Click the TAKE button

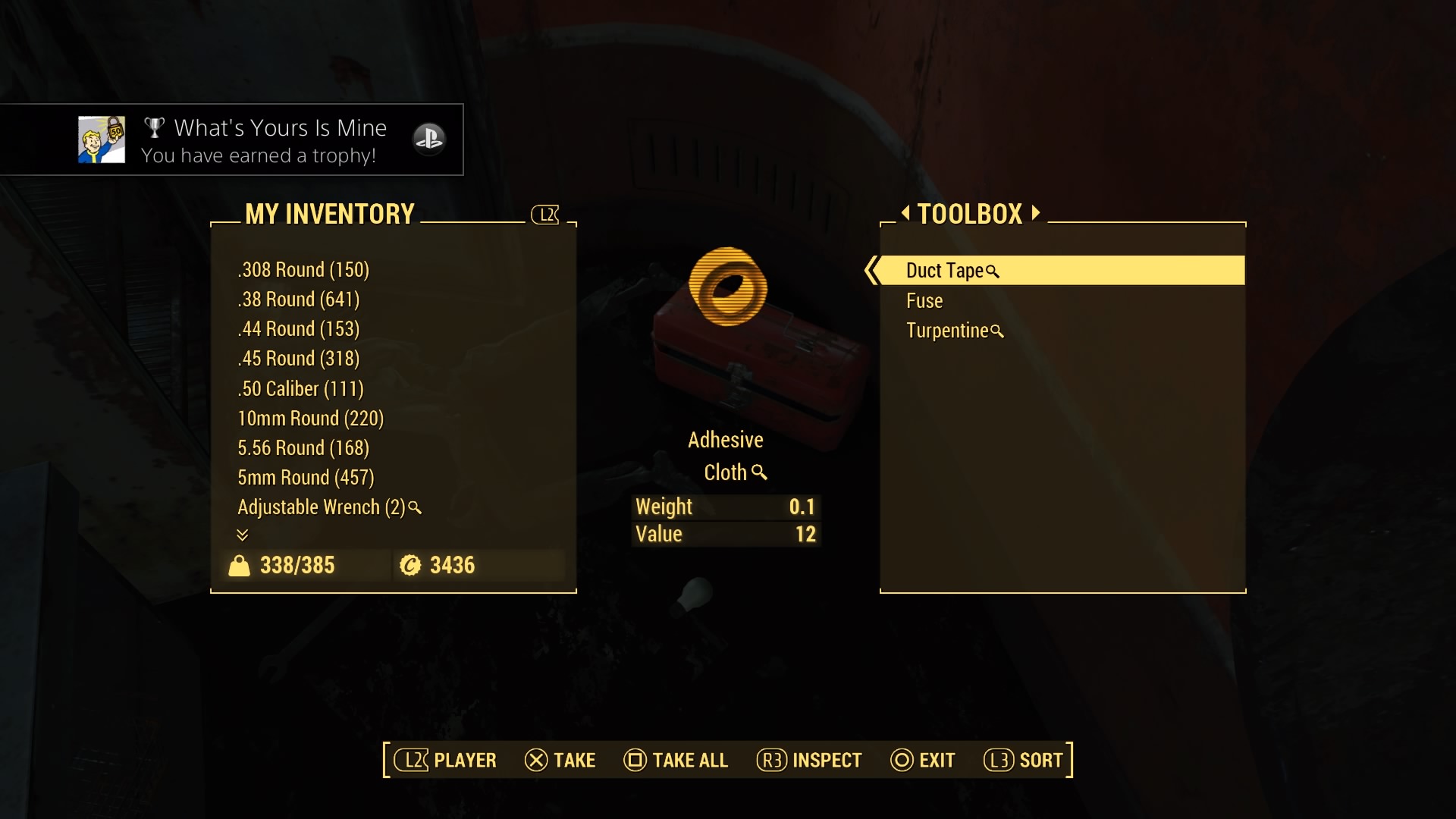coord(560,760)
